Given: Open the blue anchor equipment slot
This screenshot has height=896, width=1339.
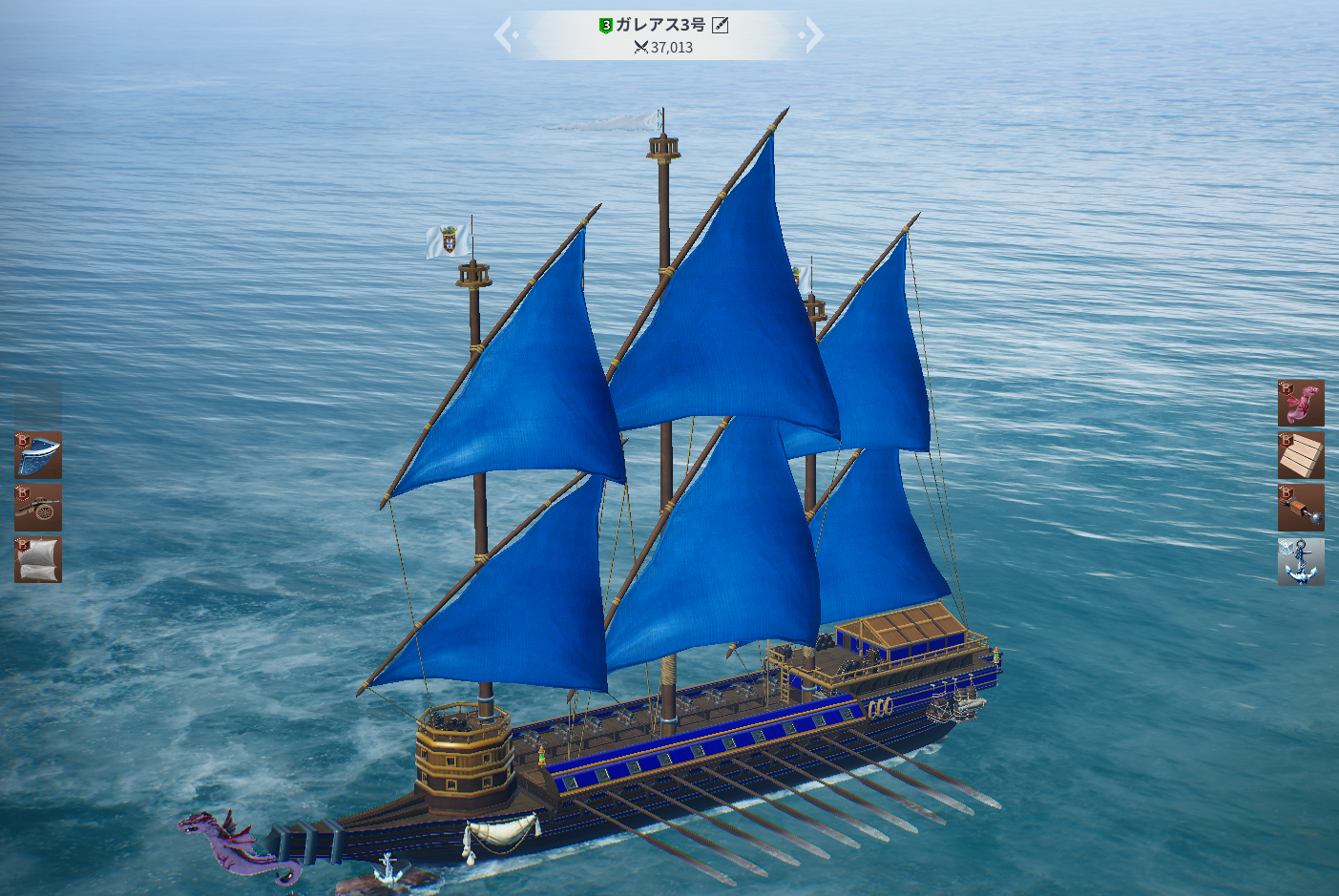Looking at the screenshot, I should click(1301, 561).
